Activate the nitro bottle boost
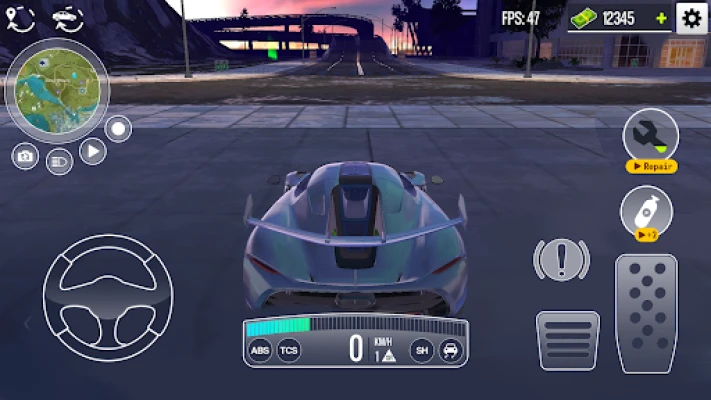The height and width of the screenshot is (400, 711). click(x=646, y=212)
